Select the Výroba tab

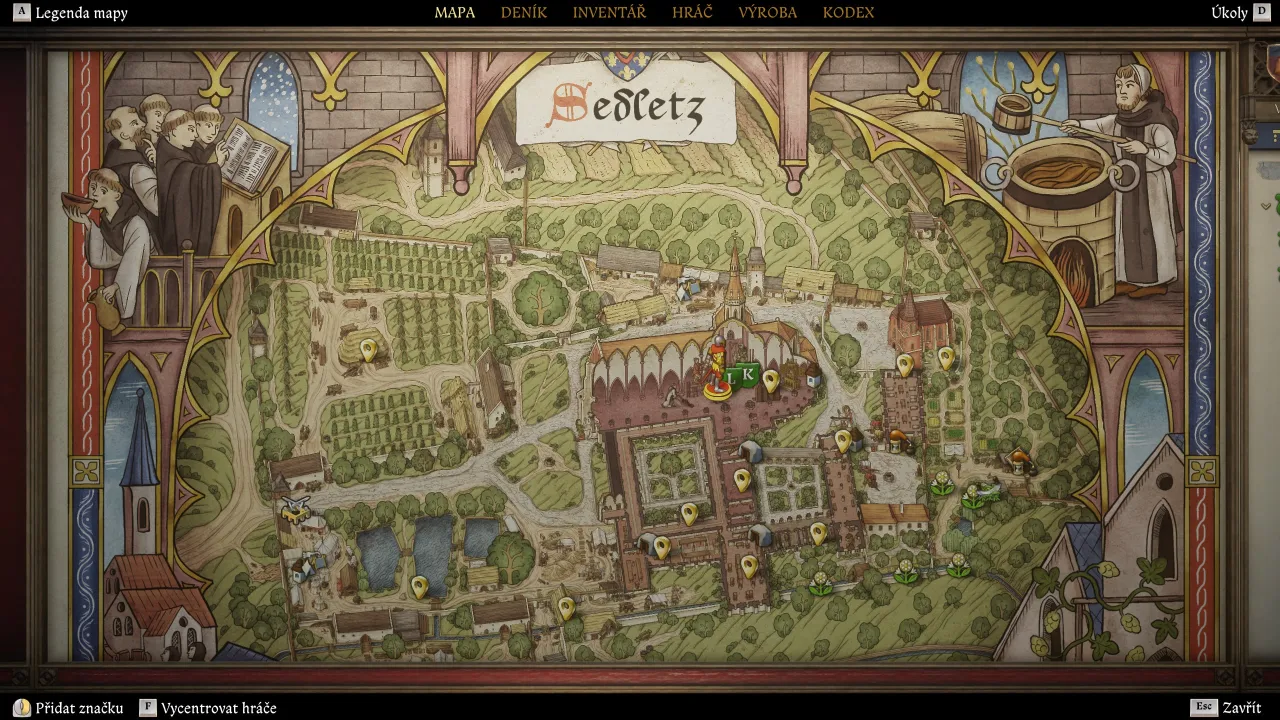pyautogui.click(x=767, y=13)
